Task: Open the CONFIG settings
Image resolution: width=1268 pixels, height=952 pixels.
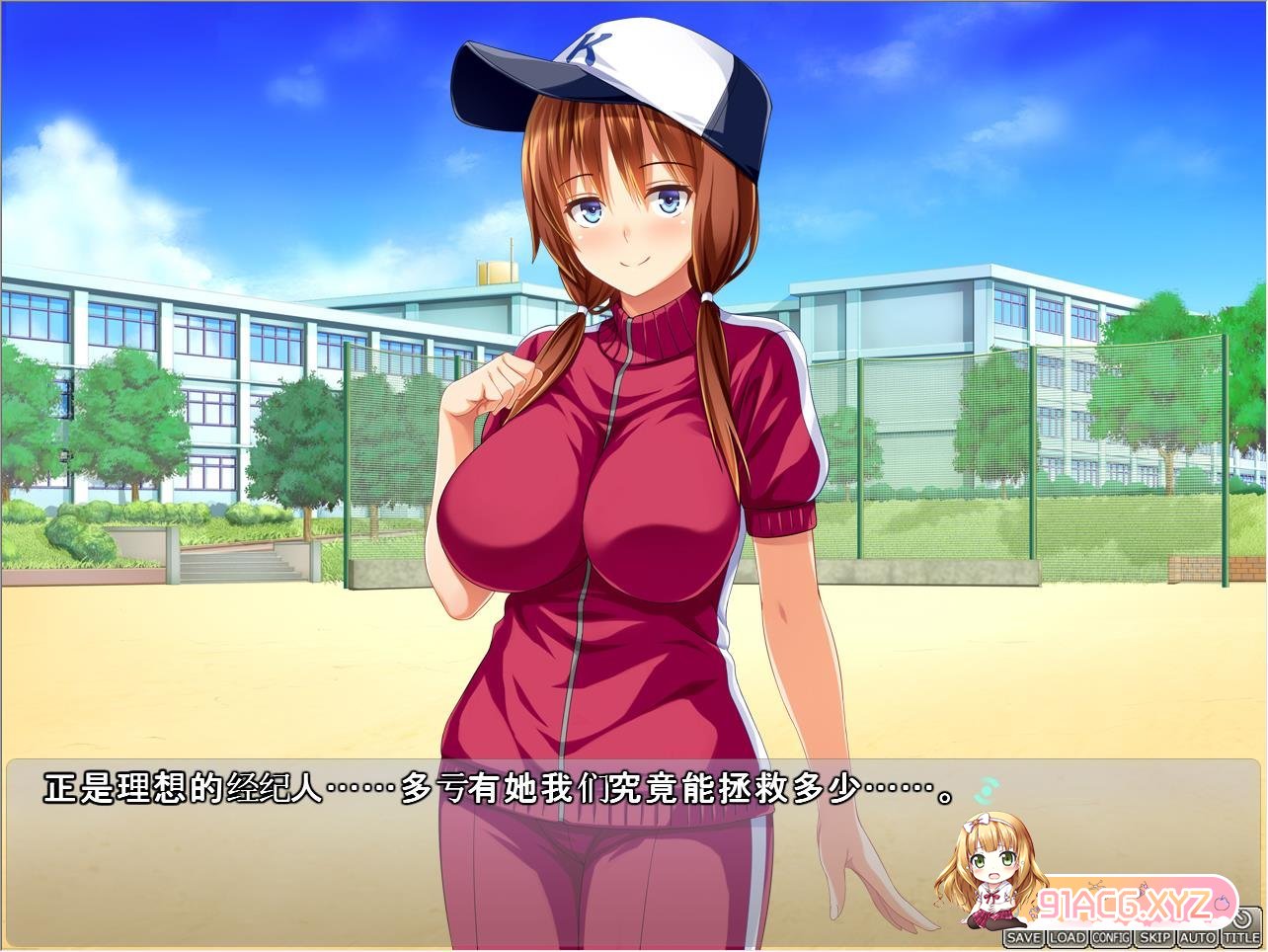Action: tap(1111, 937)
